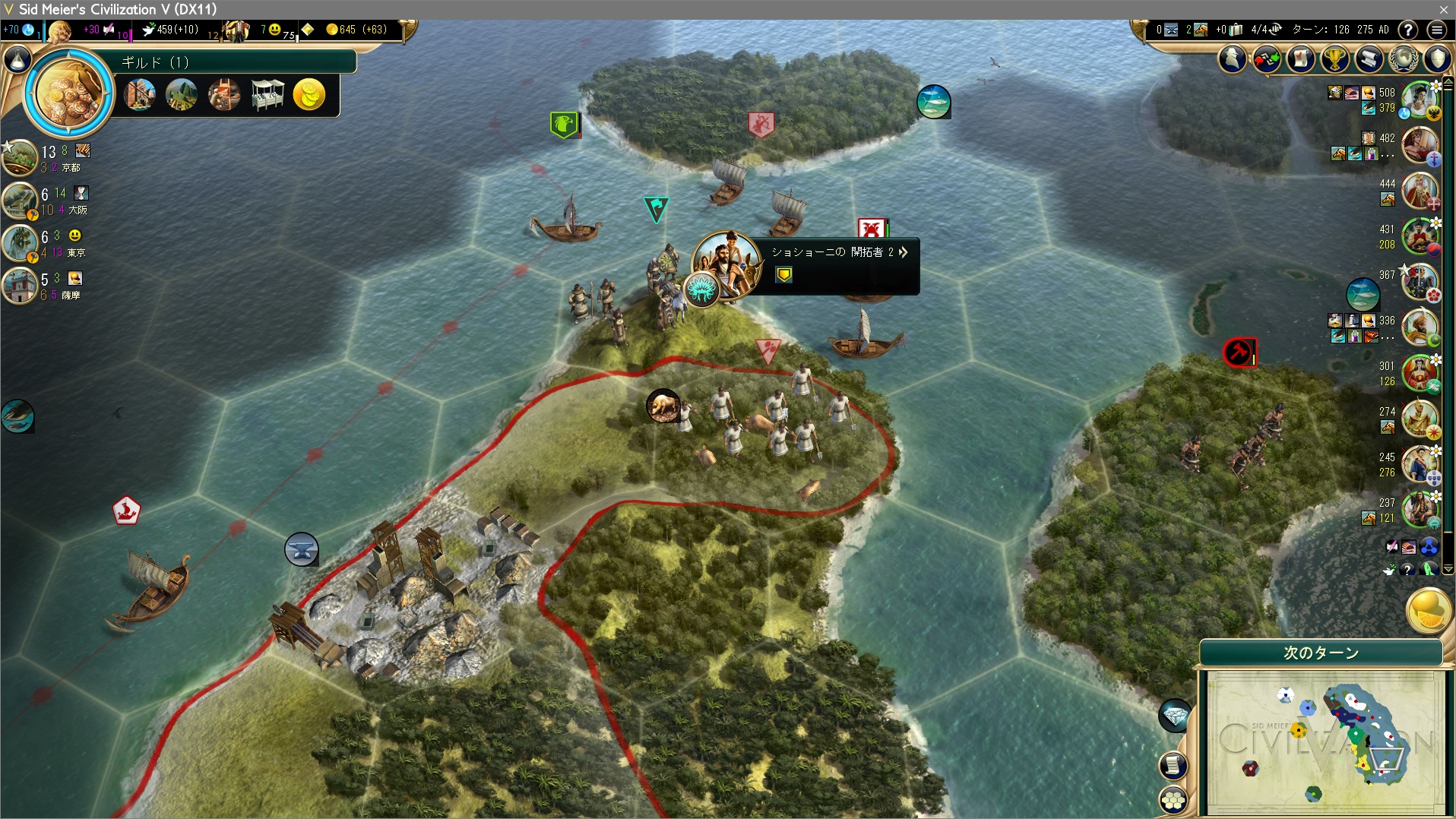The image size is (1456, 819).
Task: Open the science flask tech tree button
Action: click(18, 59)
